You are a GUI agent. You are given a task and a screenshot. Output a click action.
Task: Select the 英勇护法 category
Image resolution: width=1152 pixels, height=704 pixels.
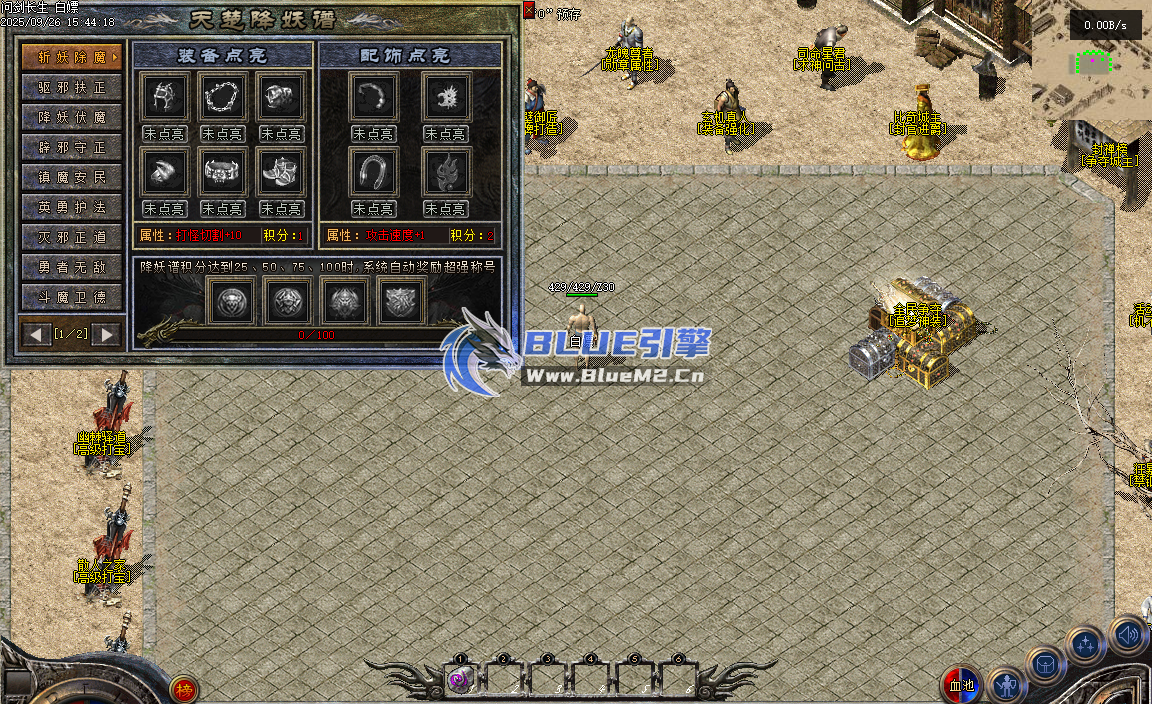(x=72, y=207)
